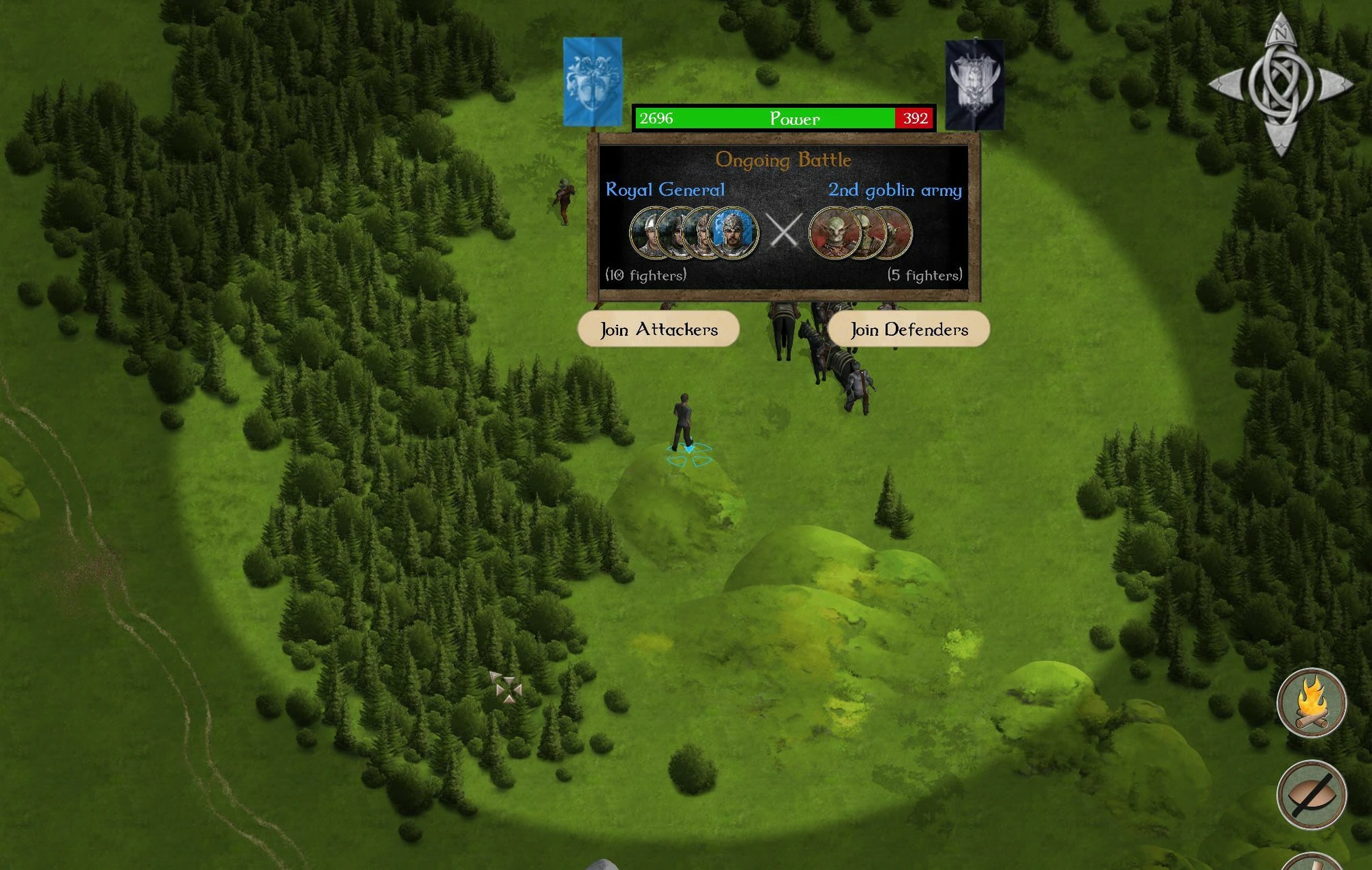Join the attackers in battle
The height and width of the screenshot is (870, 1372).
[x=658, y=329]
